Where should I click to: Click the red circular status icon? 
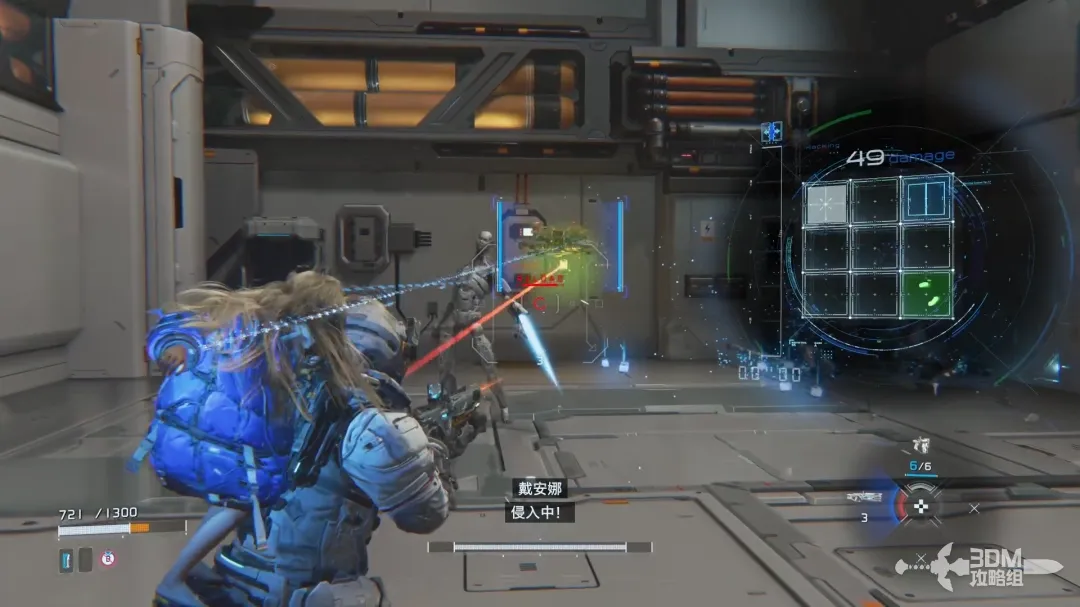click(x=107, y=560)
